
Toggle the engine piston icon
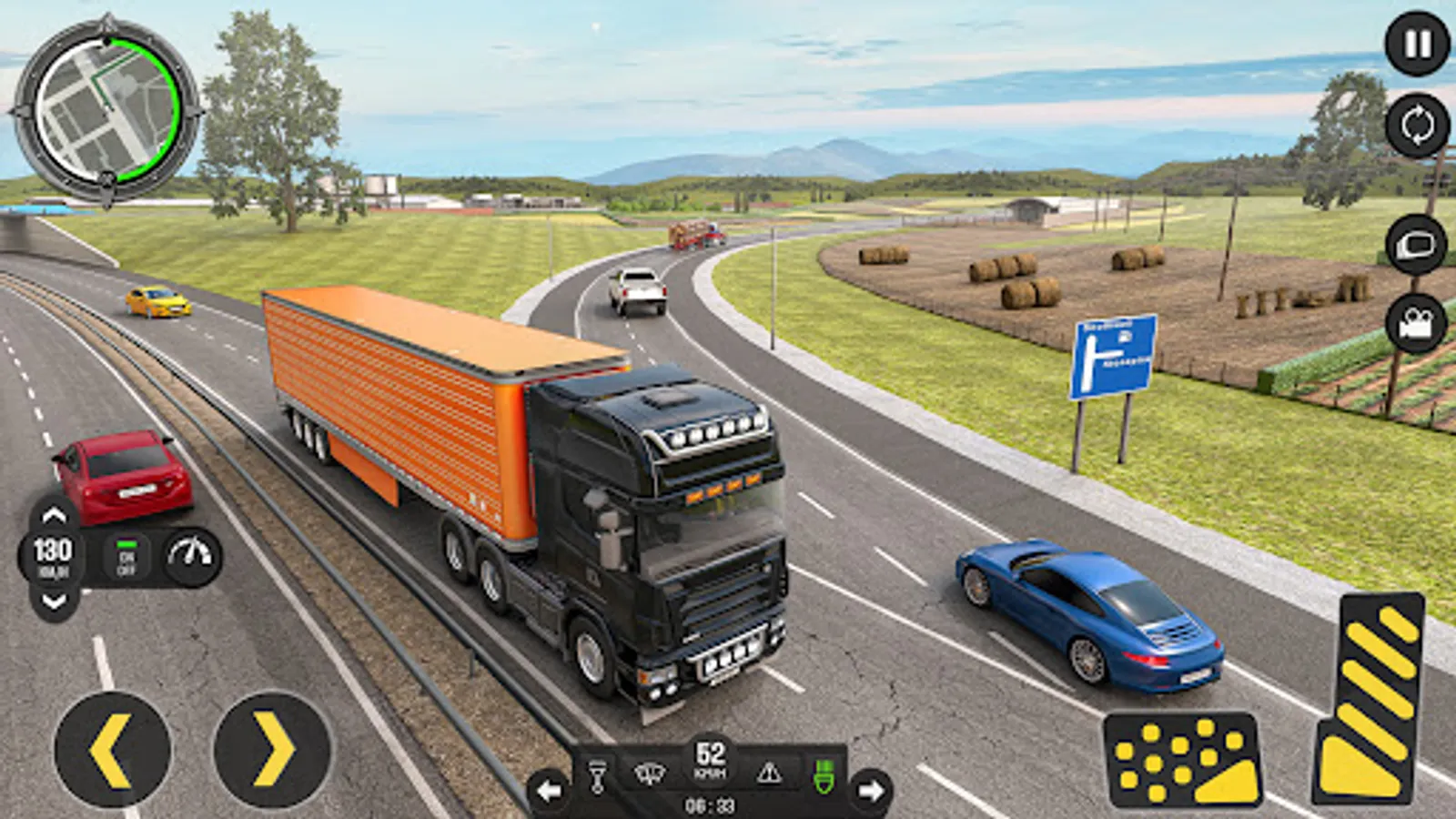click(597, 775)
